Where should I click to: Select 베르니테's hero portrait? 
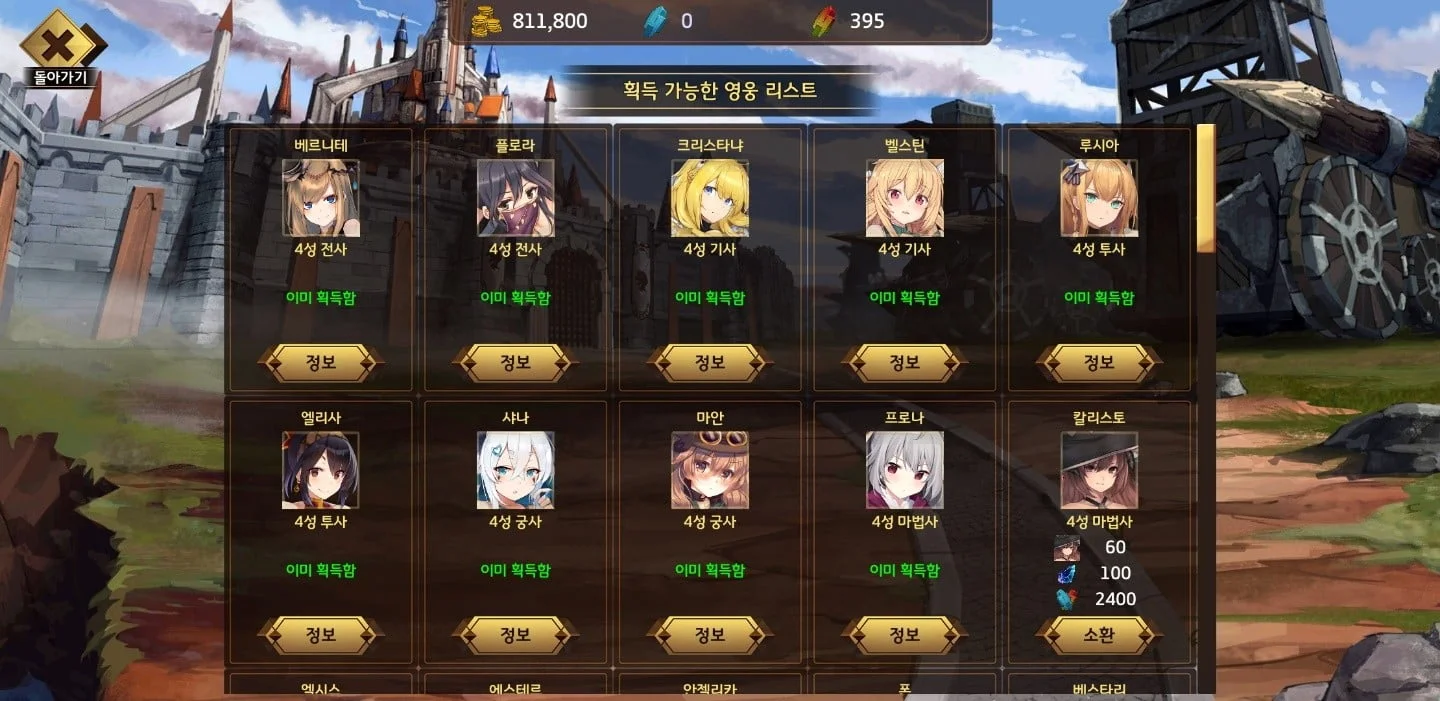click(x=320, y=198)
